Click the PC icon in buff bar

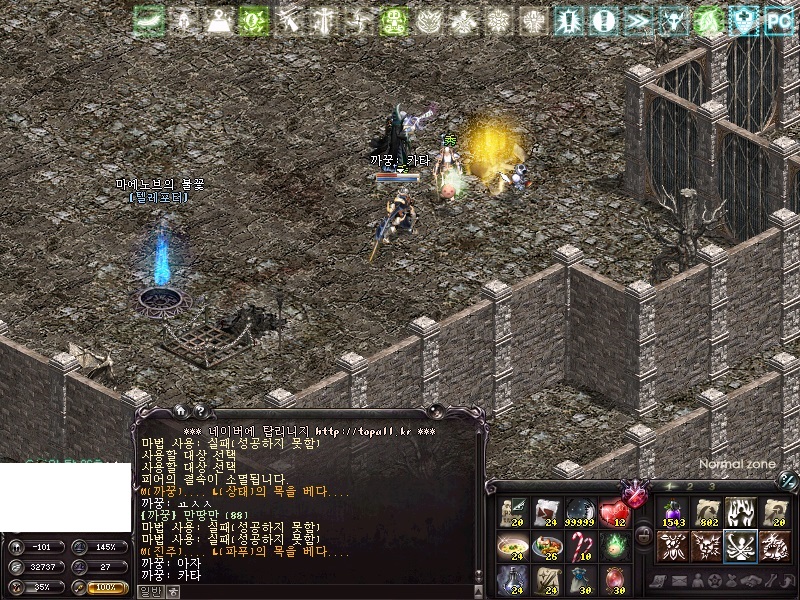tap(777, 20)
